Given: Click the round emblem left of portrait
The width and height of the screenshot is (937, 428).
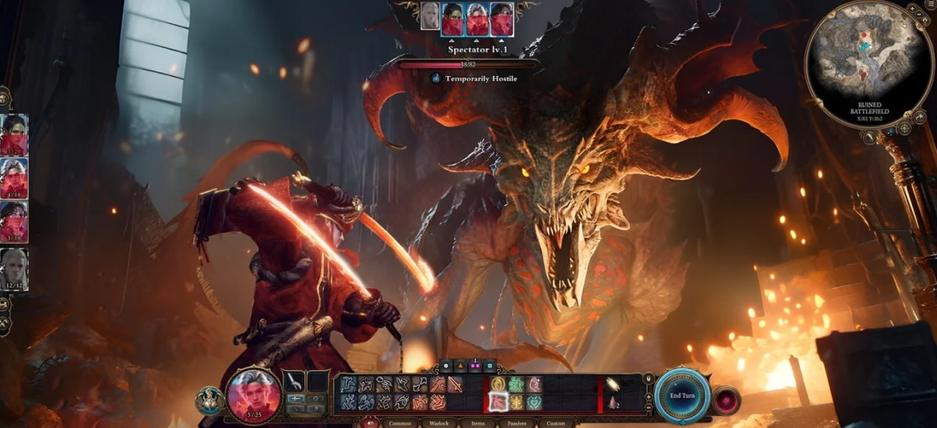Looking at the screenshot, I should (210, 400).
